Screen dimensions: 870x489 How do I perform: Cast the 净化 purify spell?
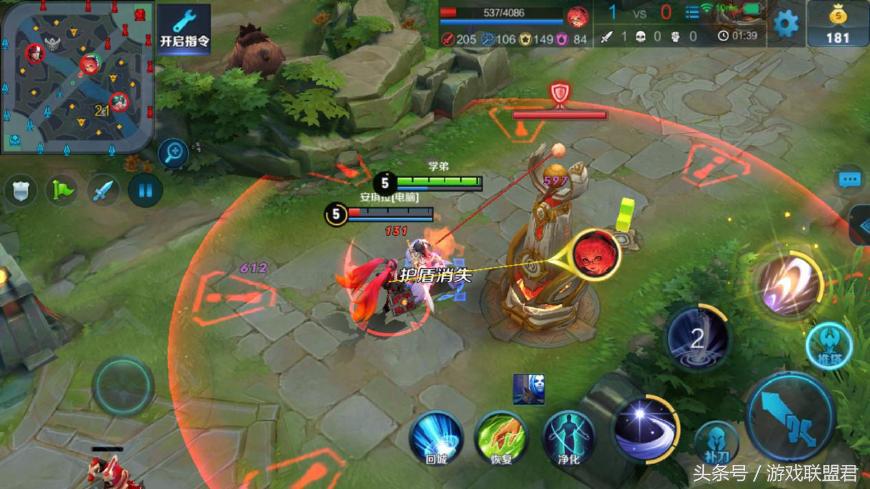[568, 437]
